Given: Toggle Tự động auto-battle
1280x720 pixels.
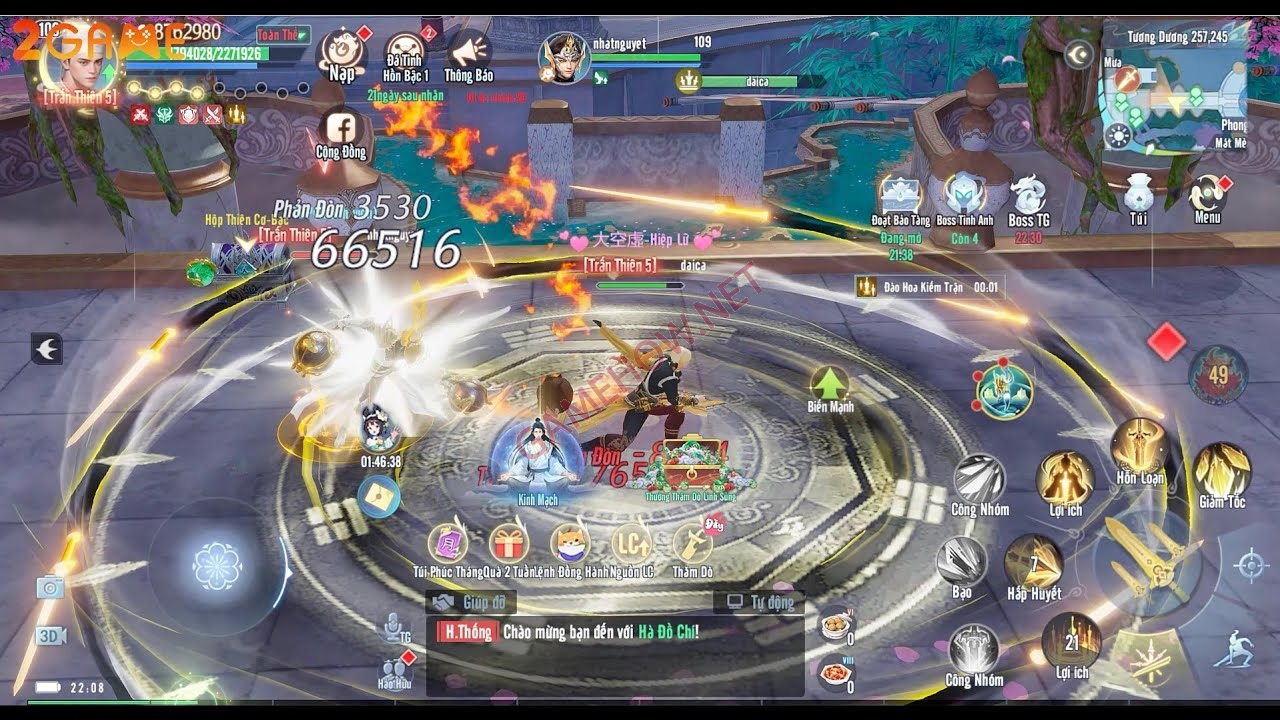Looking at the screenshot, I should [760, 602].
